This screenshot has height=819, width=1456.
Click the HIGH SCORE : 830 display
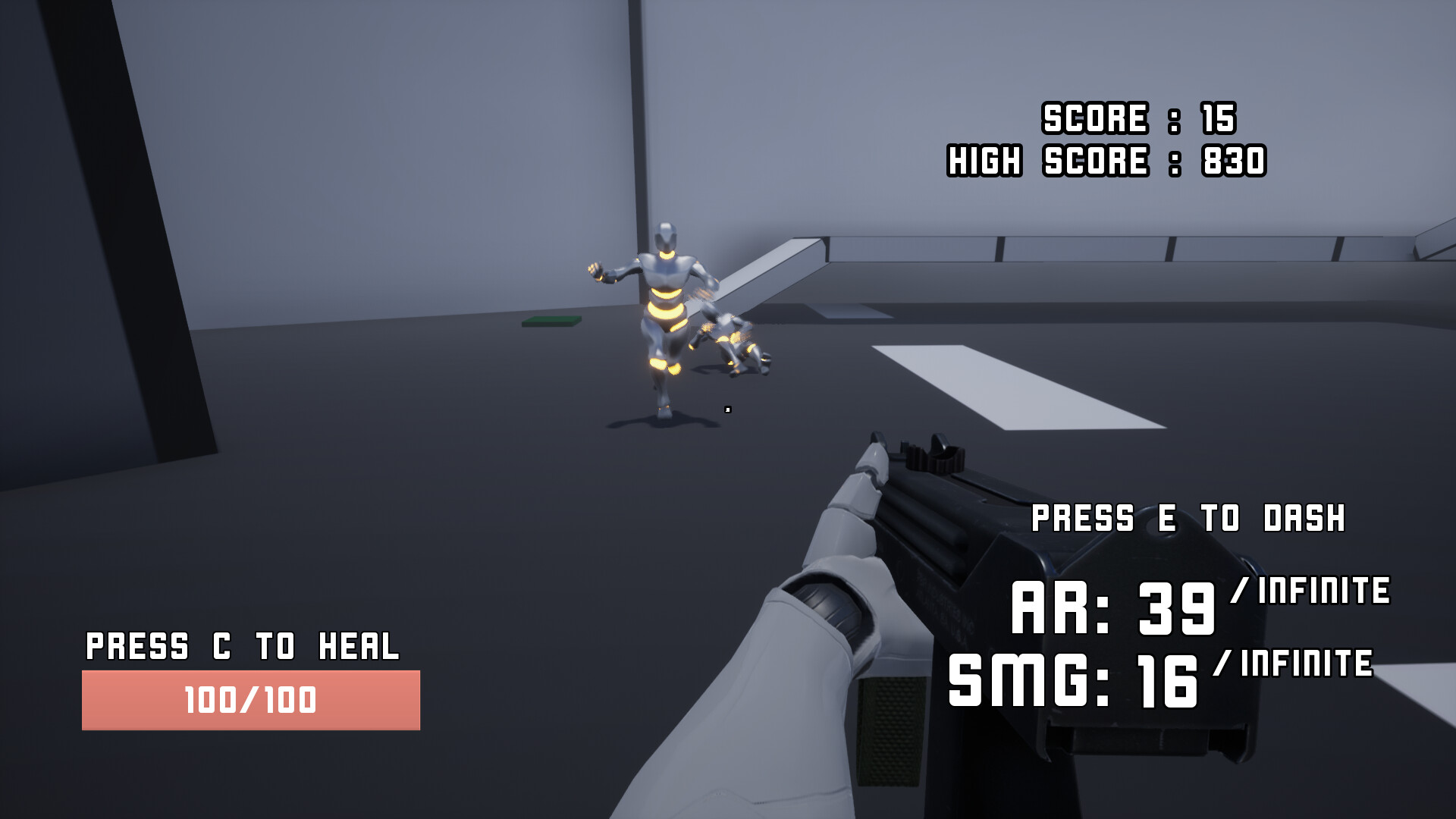1106,159
